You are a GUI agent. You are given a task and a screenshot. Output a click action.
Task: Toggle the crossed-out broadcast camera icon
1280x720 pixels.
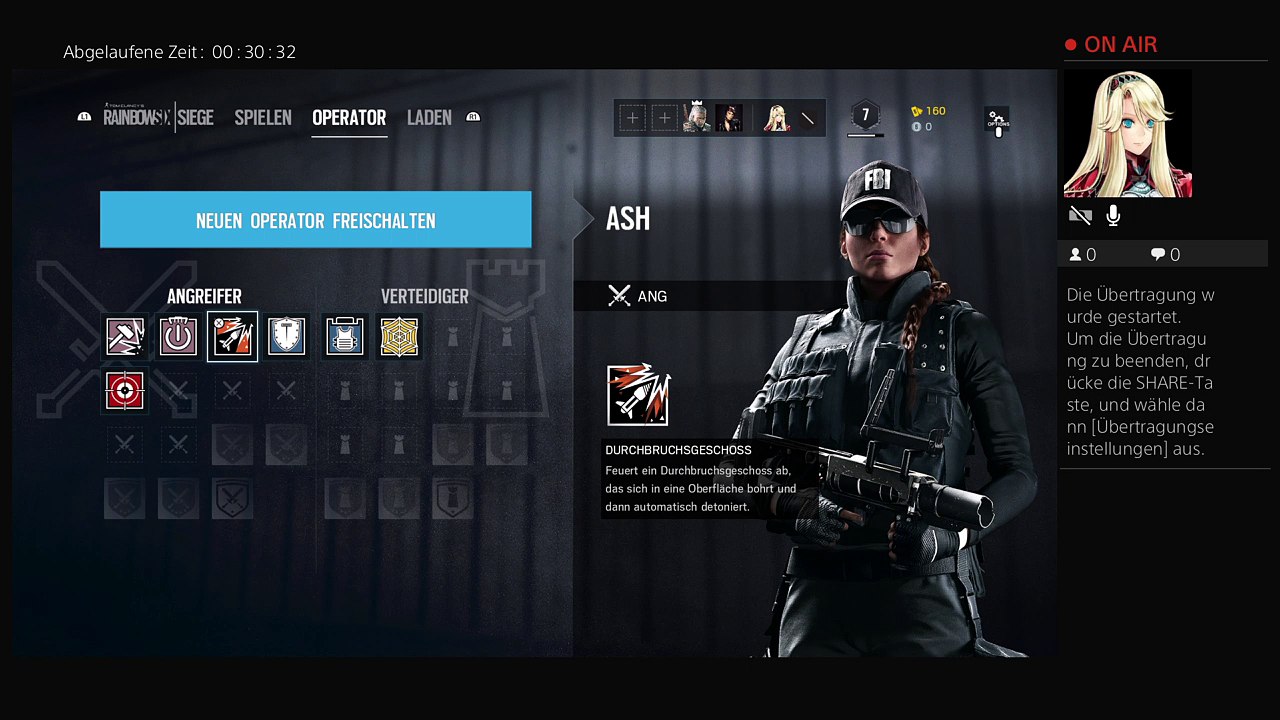pyautogui.click(x=1079, y=215)
